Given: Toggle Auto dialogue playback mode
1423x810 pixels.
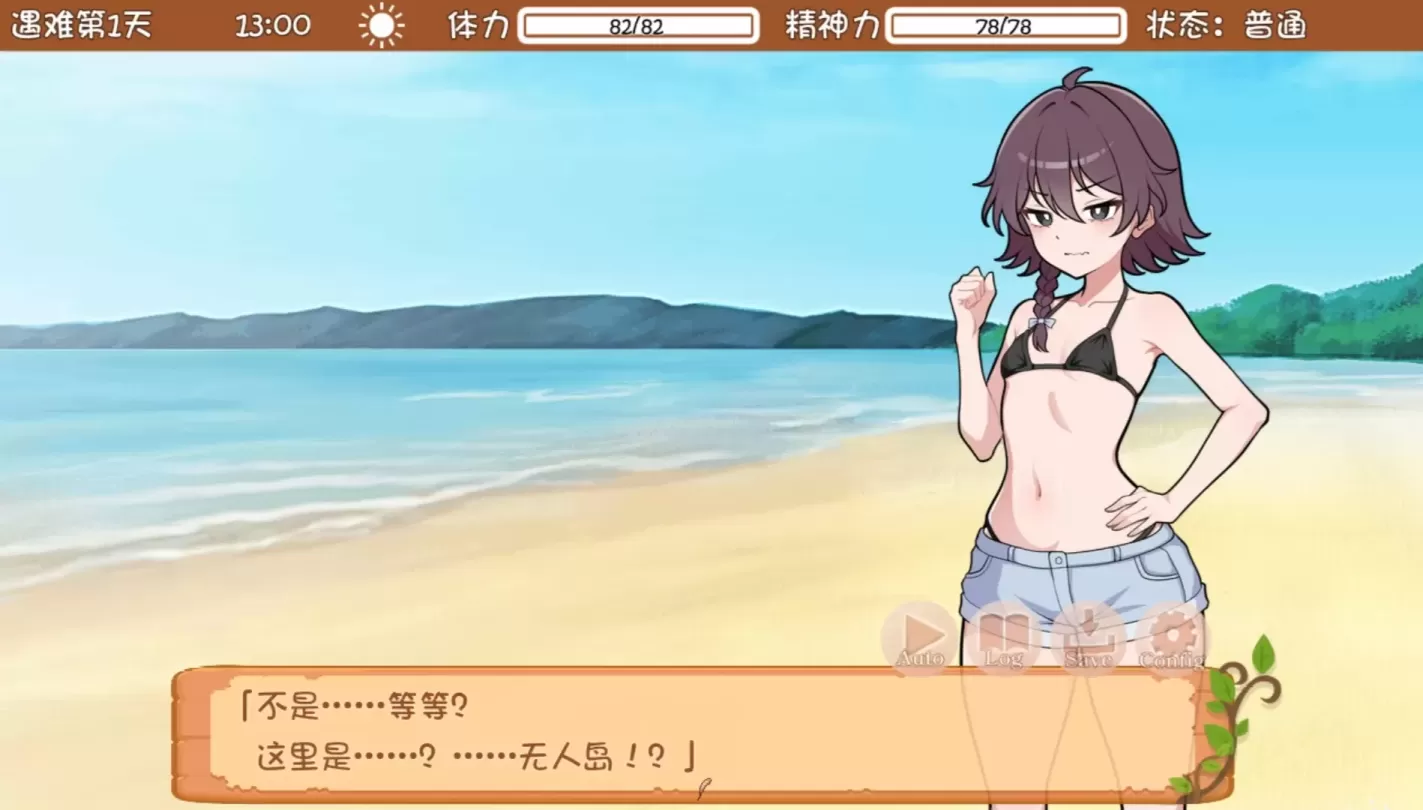Looking at the screenshot, I should point(920,636).
